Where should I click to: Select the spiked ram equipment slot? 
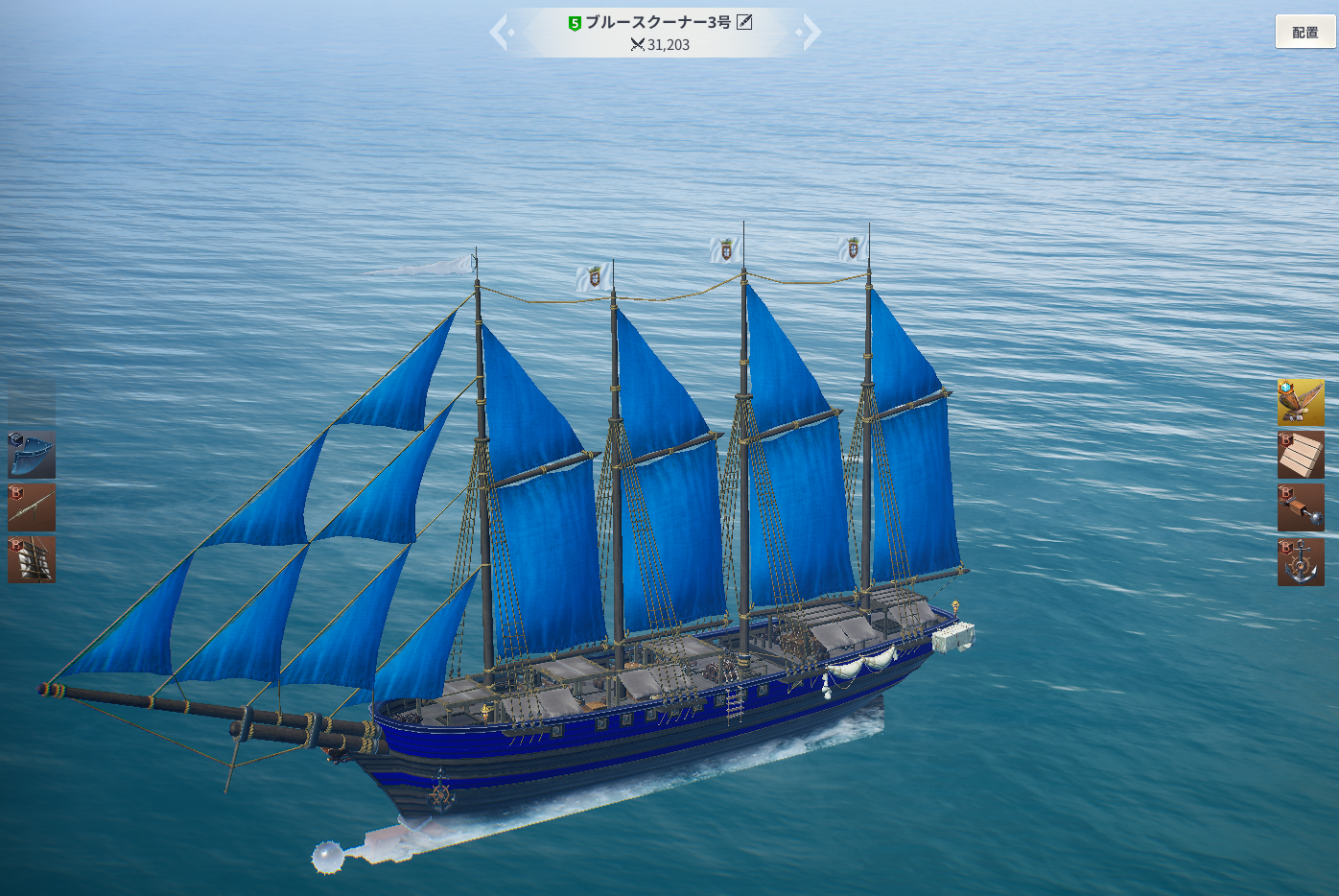click(x=1301, y=507)
